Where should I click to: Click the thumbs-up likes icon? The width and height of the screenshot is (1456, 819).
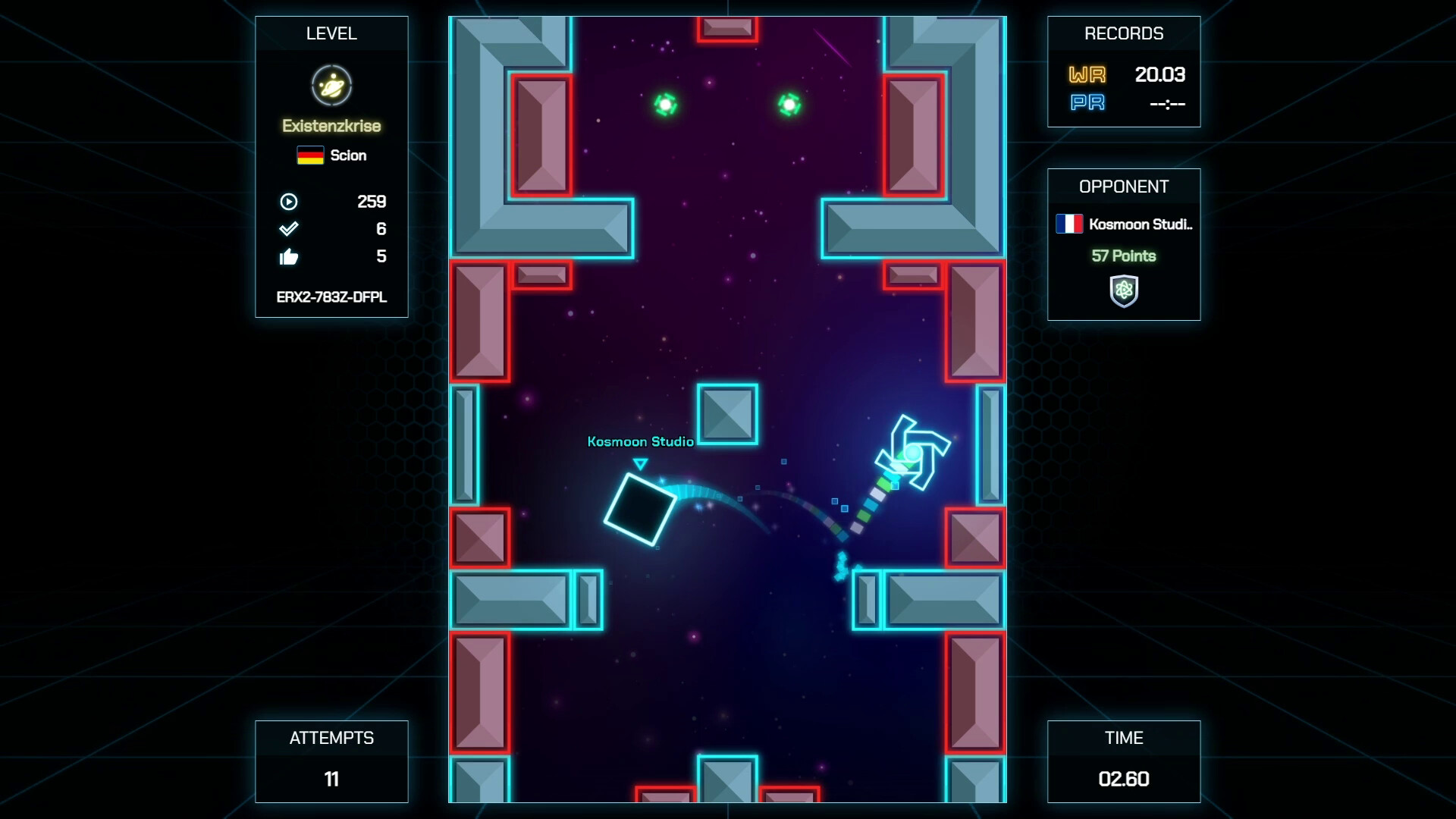pos(289,257)
